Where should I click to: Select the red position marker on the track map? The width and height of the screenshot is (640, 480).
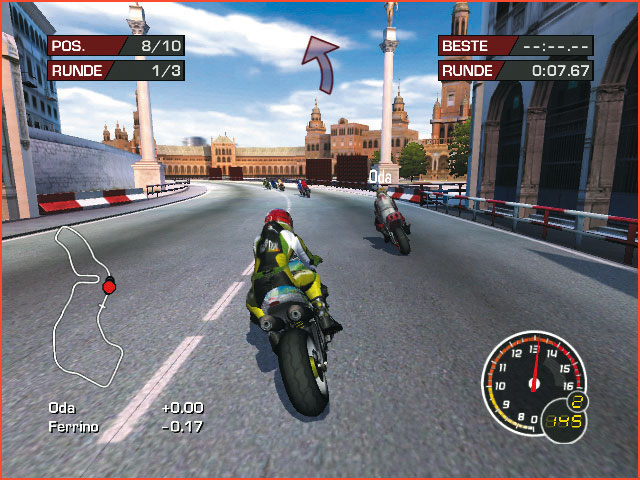109,287
